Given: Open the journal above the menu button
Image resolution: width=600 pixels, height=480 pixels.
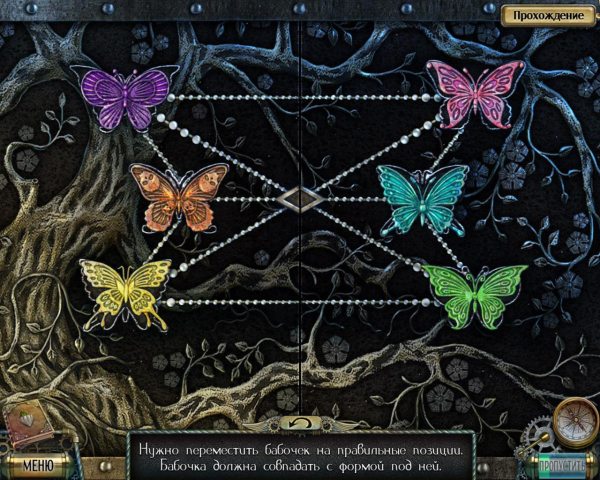Looking at the screenshot, I should [x=25, y=425].
